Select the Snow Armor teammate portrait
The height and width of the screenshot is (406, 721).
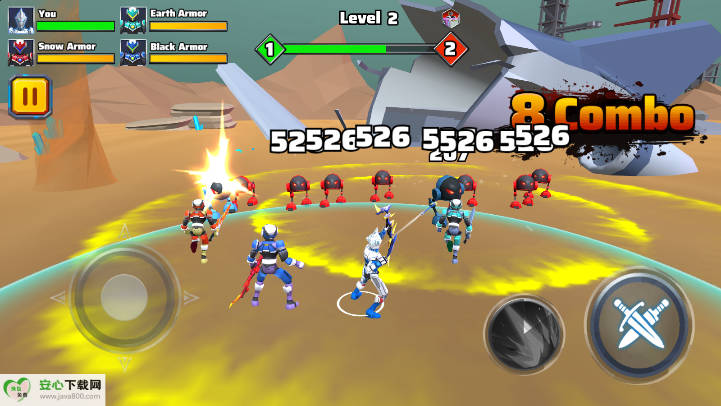(21, 51)
